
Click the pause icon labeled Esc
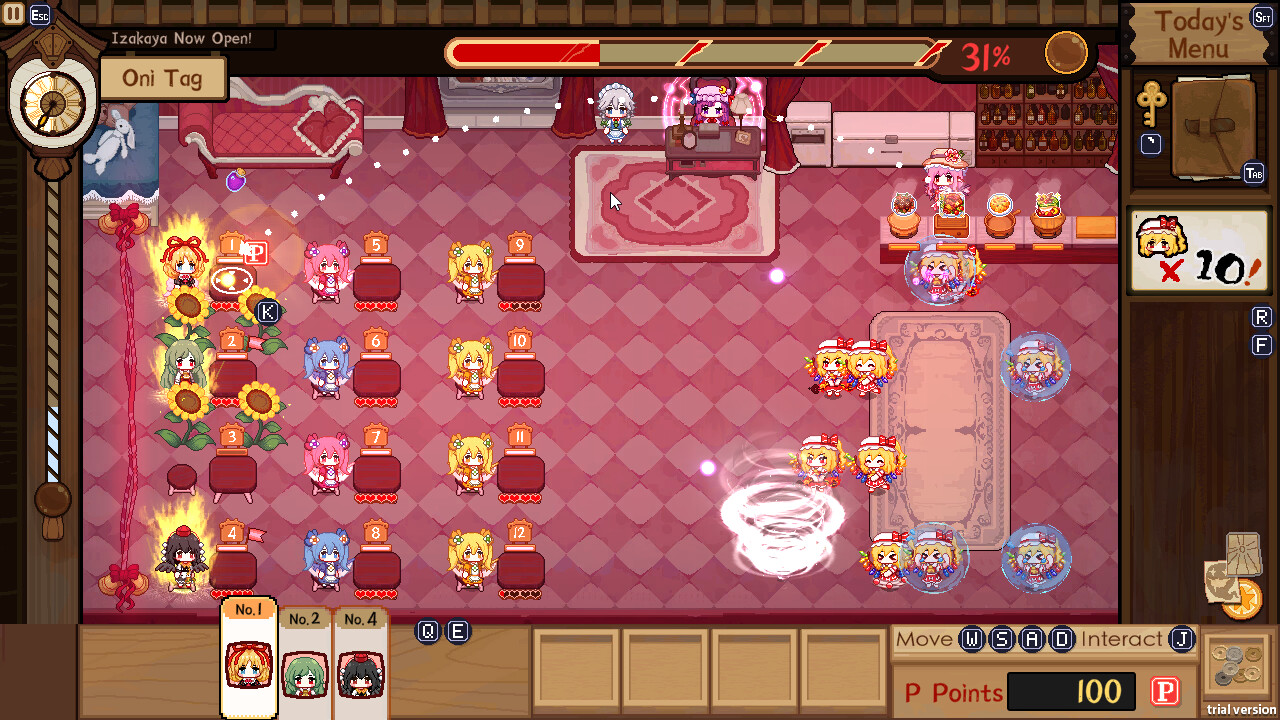coord(13,15)
